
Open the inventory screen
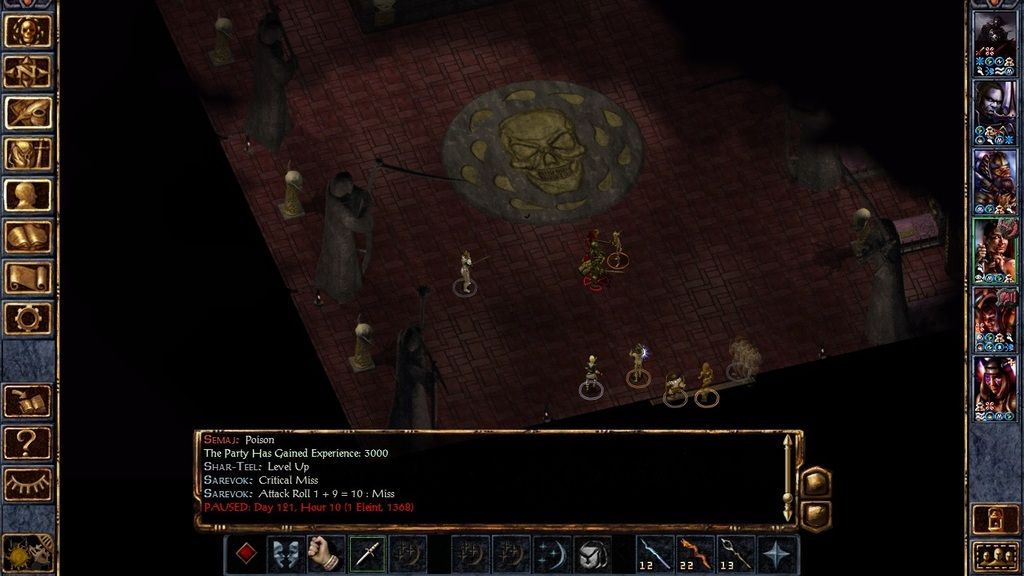[29, 153]
